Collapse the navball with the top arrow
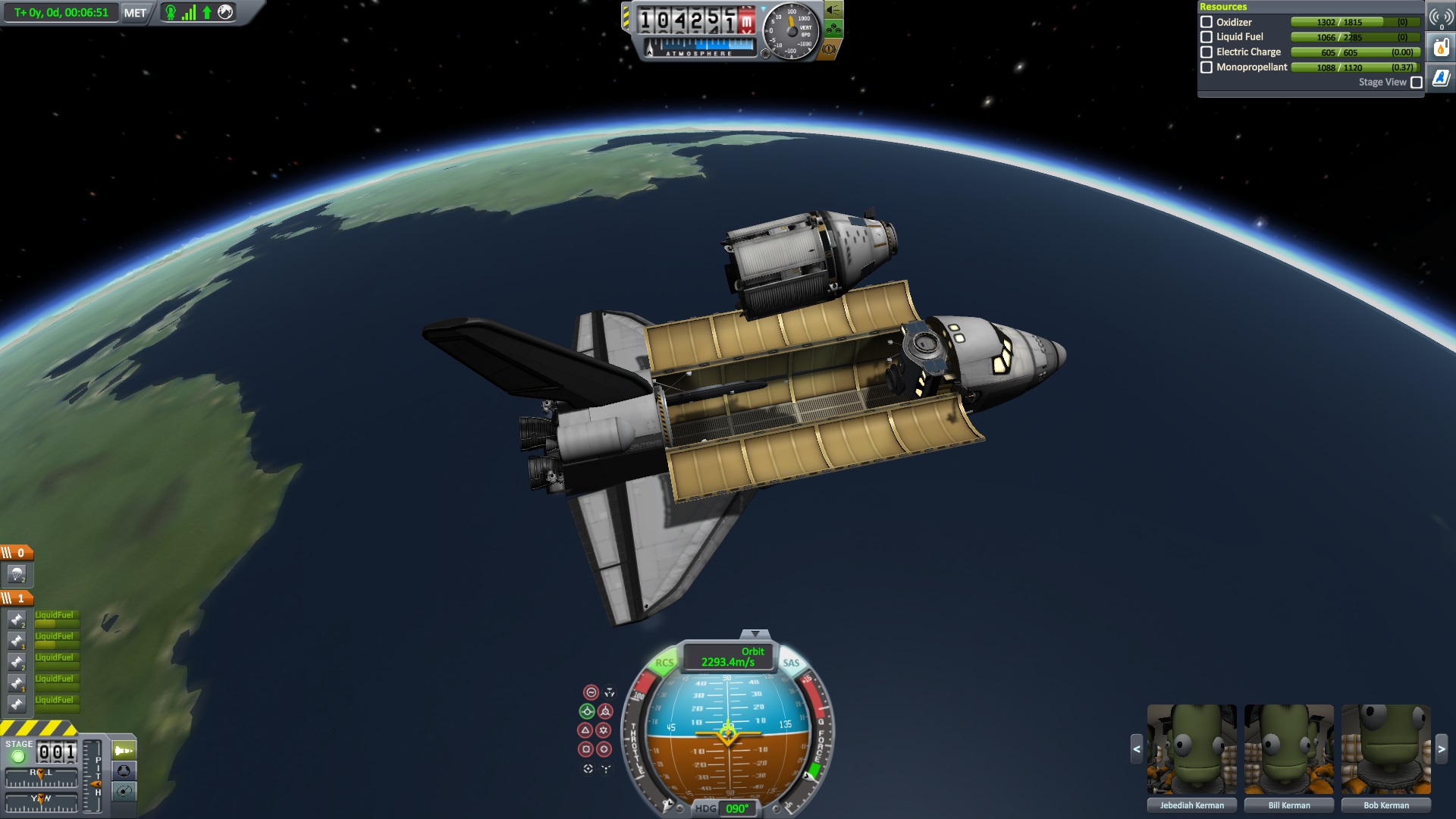 click(x=755, y=634)
